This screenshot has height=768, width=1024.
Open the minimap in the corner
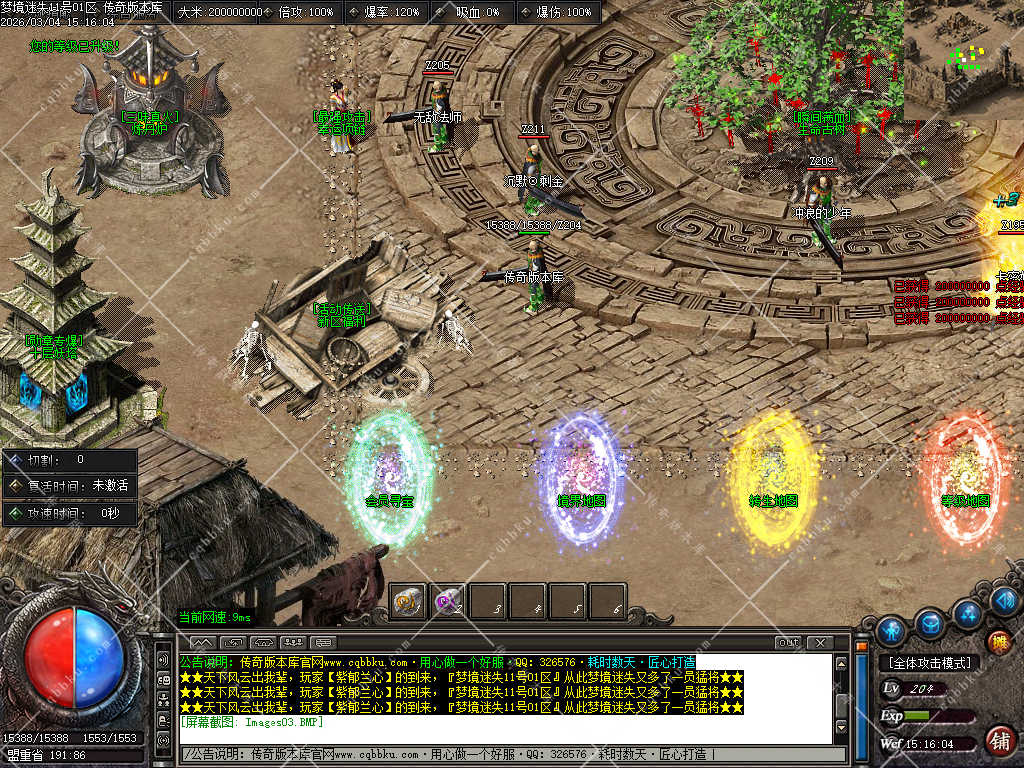tap(963, 58)
